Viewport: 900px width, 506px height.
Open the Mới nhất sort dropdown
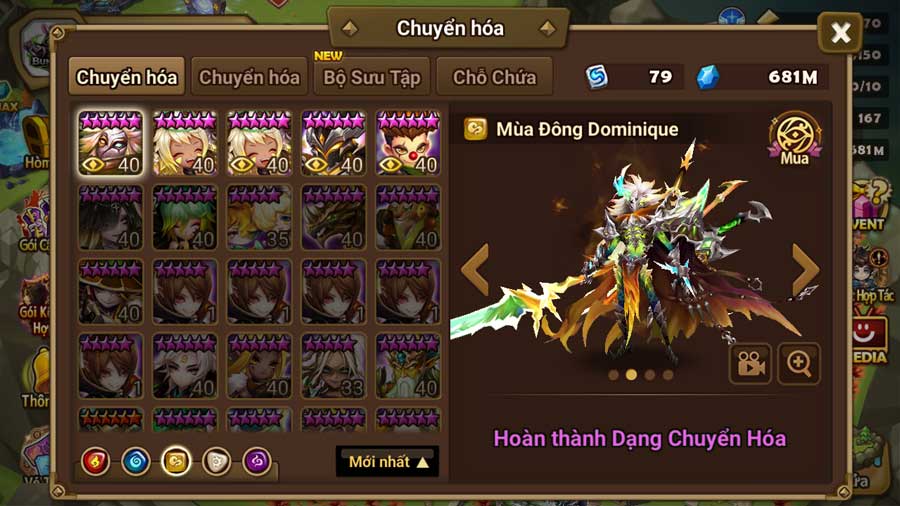(387, 461)
